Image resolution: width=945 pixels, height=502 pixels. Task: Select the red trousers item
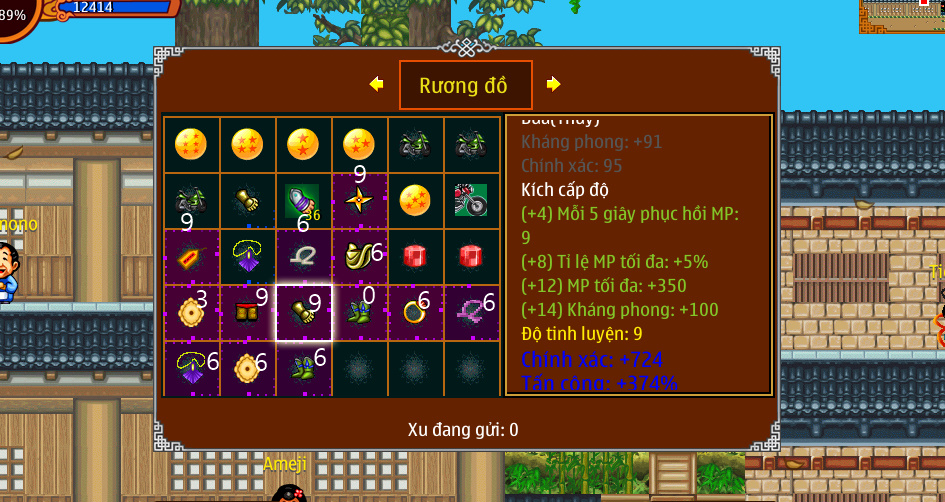[x=247, y=313]
